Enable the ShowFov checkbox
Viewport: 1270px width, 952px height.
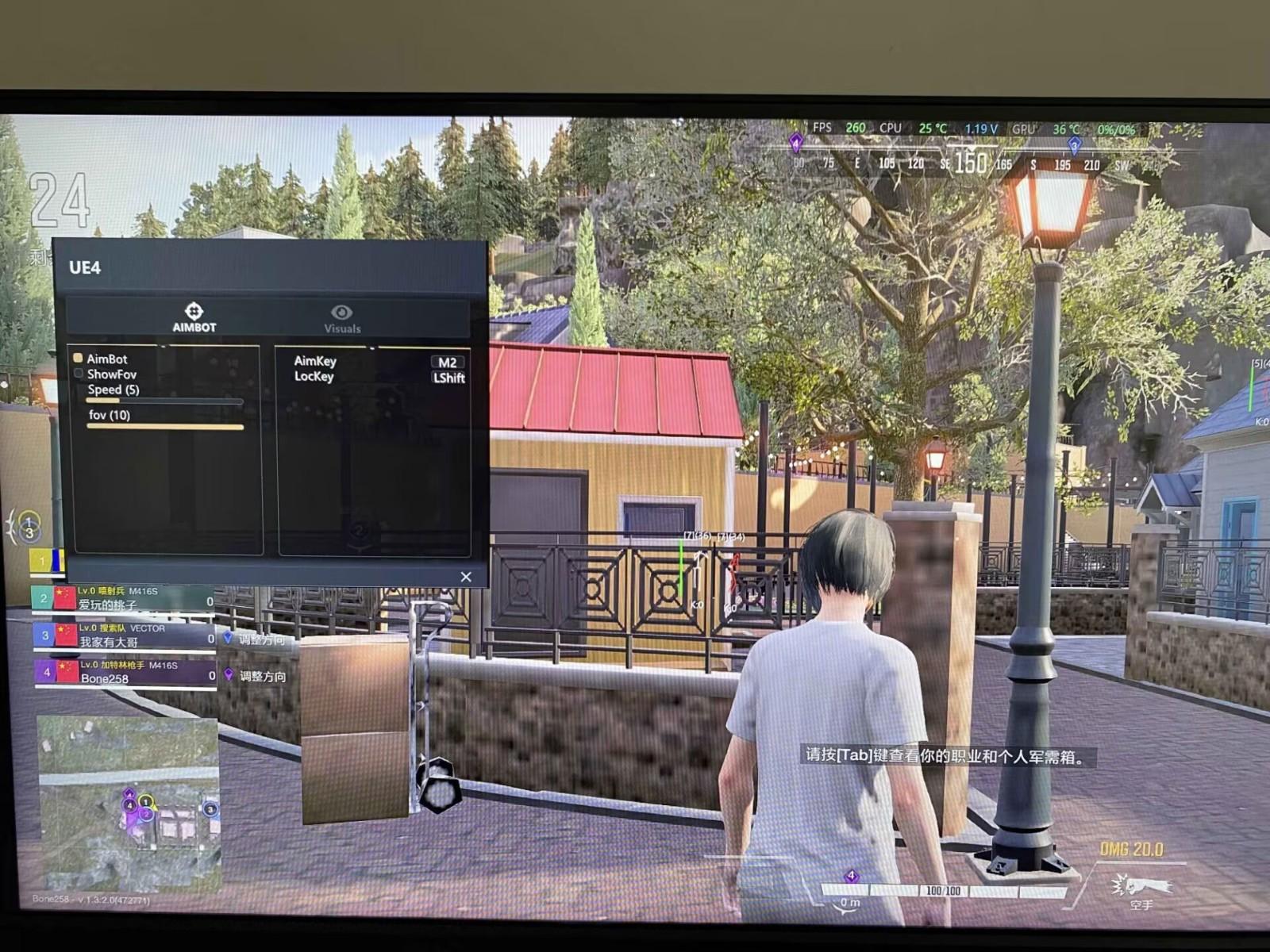(80, 374)
